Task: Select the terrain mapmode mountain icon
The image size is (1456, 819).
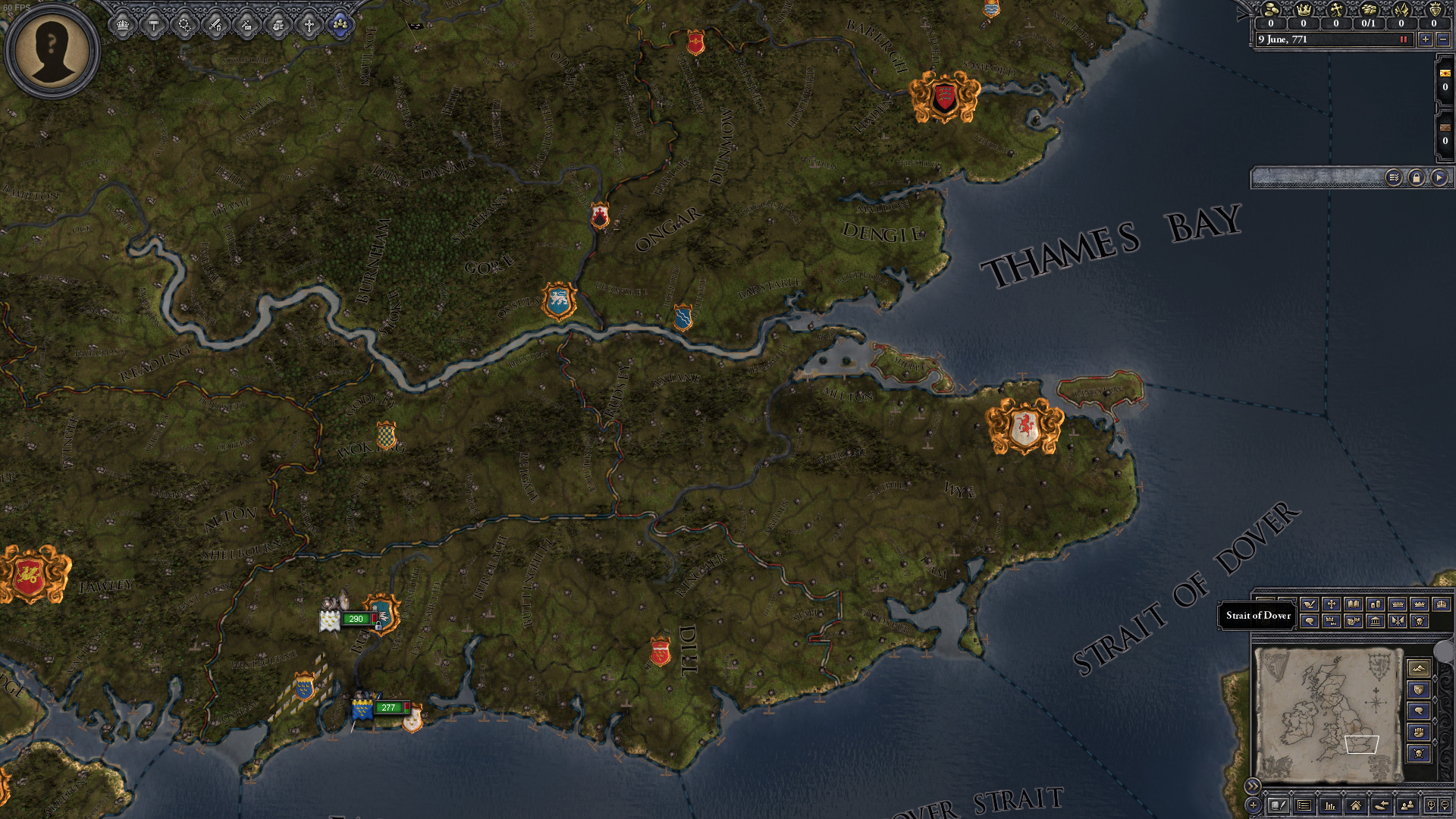Action: (x=1419, y=667)
